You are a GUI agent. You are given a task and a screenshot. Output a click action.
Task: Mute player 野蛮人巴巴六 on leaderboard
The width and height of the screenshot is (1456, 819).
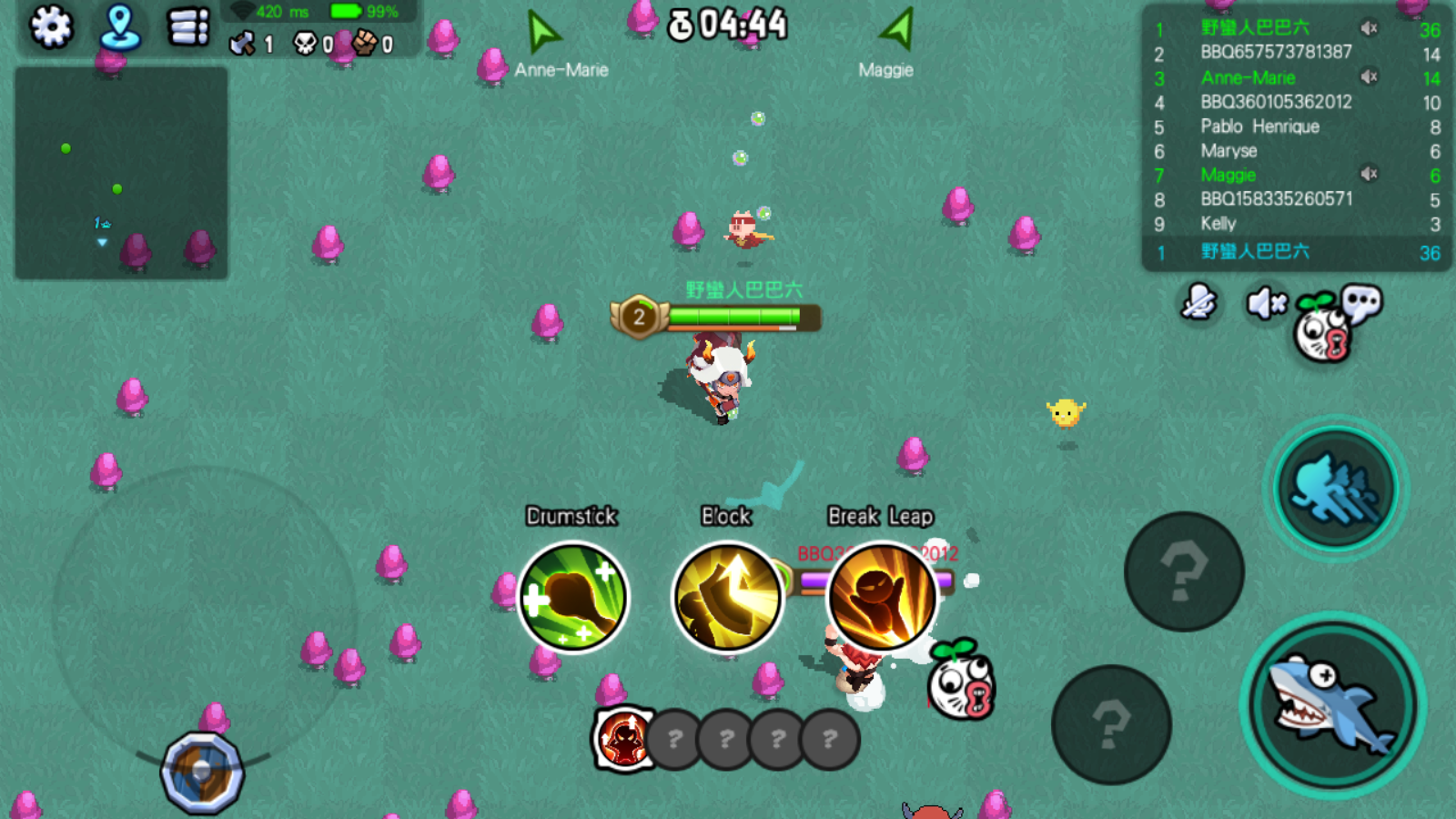click(x=1369, y=26)
